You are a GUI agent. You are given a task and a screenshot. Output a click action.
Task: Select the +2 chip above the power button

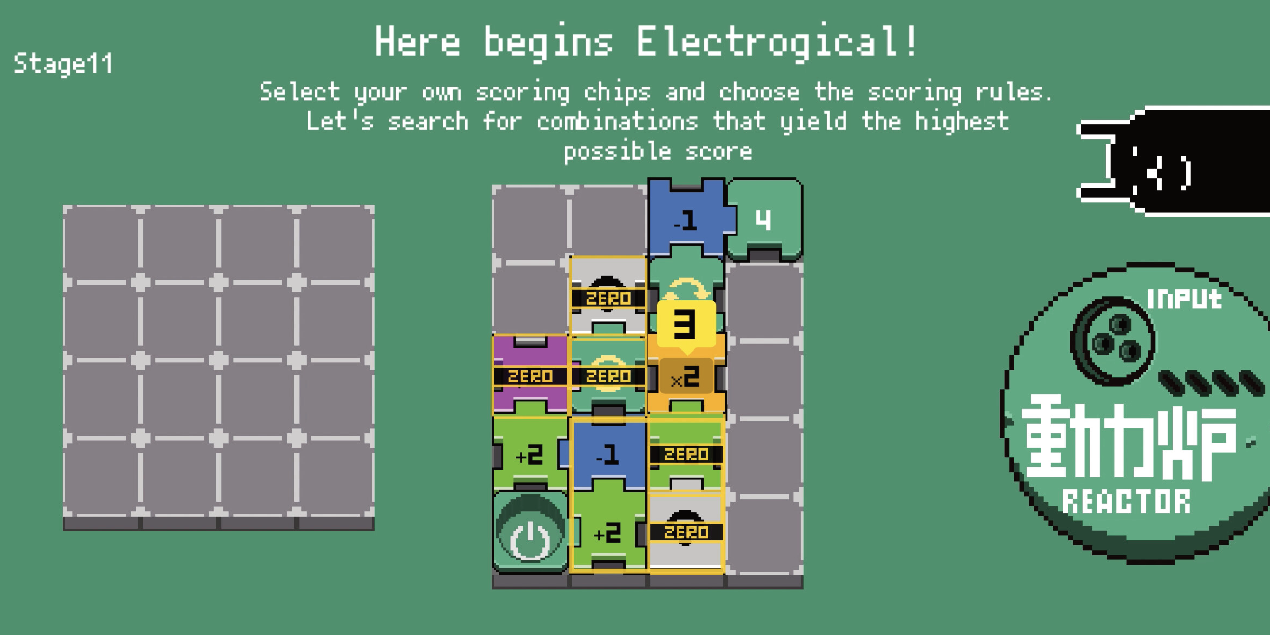click(x=530, y=455)
